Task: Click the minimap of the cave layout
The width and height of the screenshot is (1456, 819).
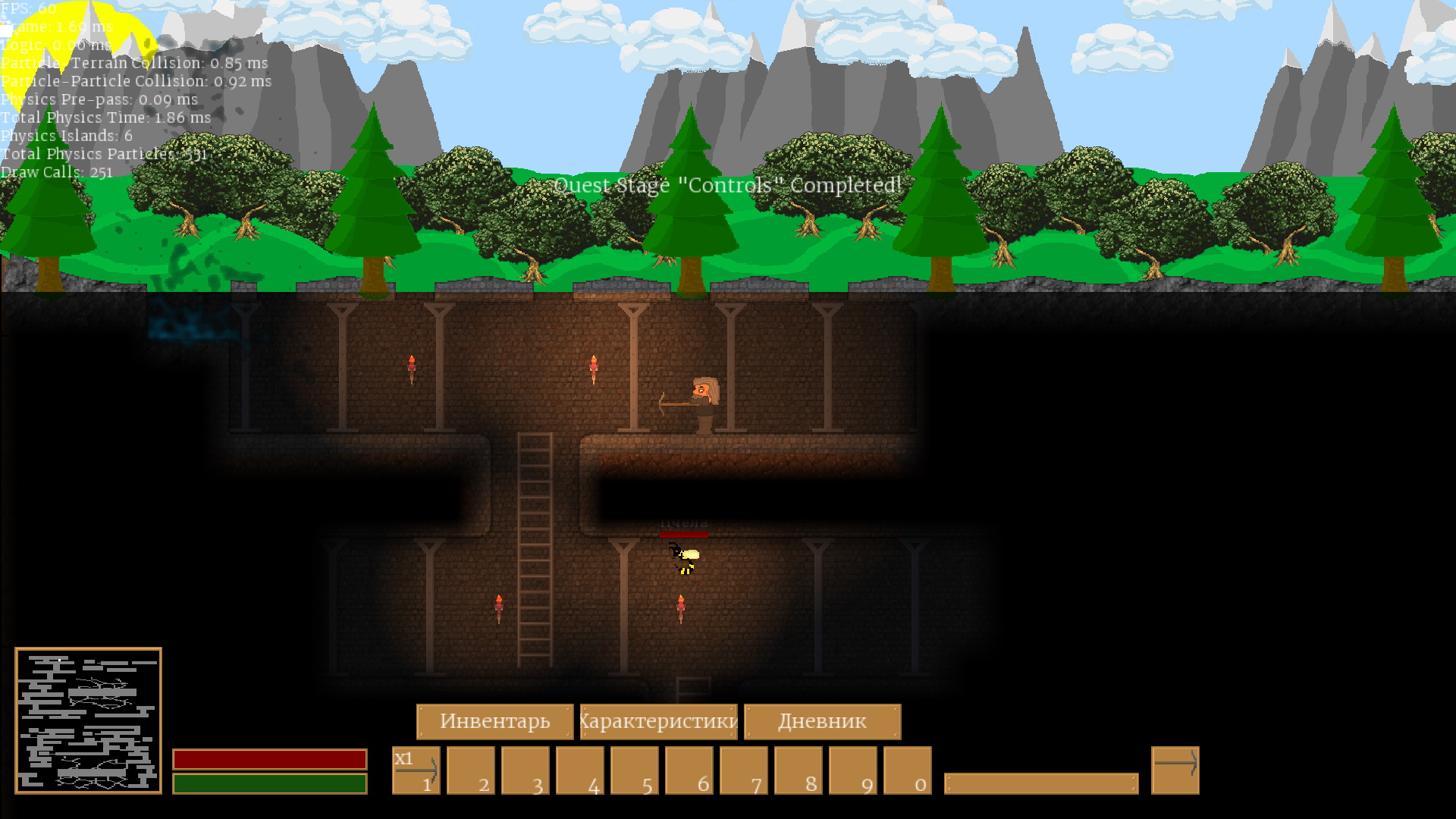Action: (x=88, y=720)
